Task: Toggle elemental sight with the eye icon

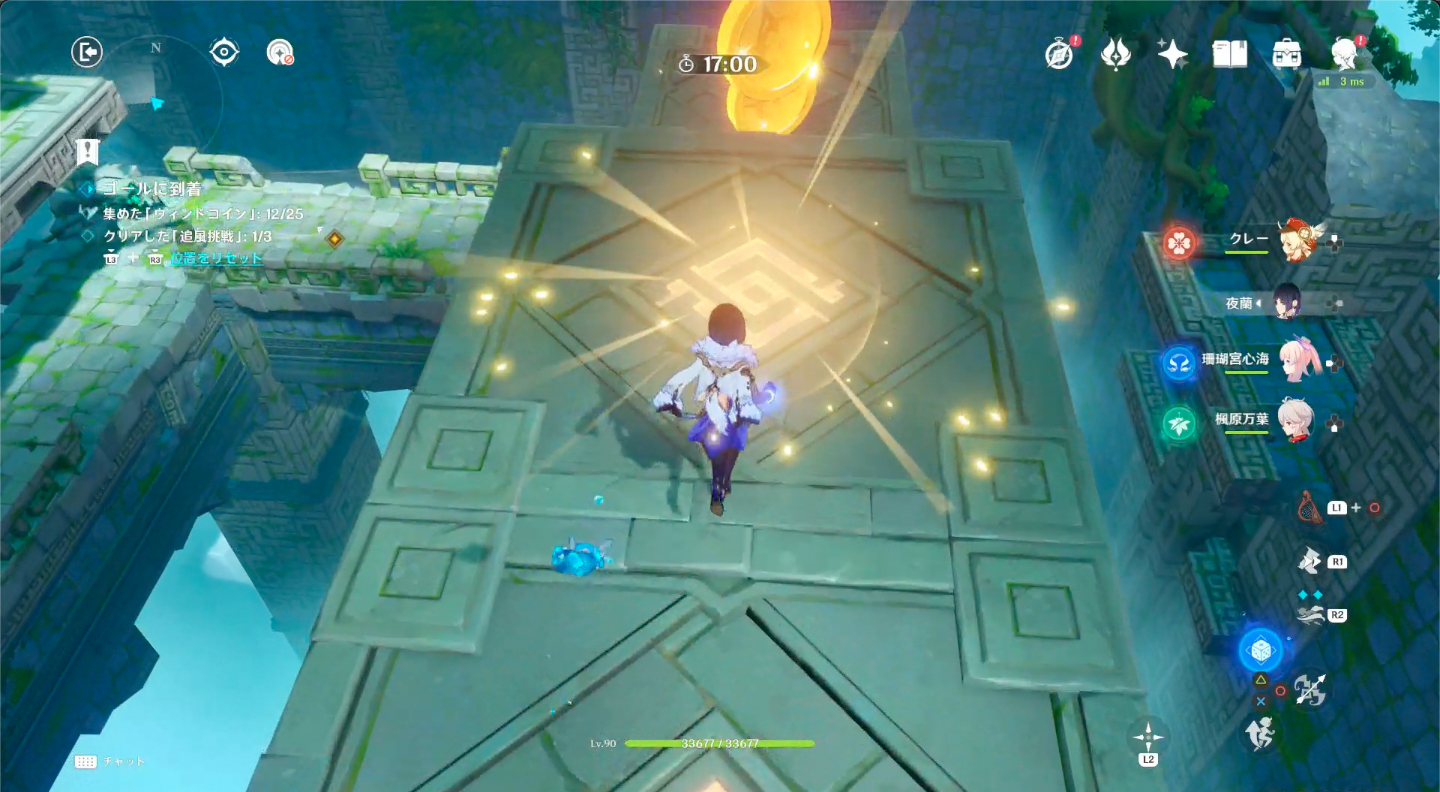Action: (224, 52)
